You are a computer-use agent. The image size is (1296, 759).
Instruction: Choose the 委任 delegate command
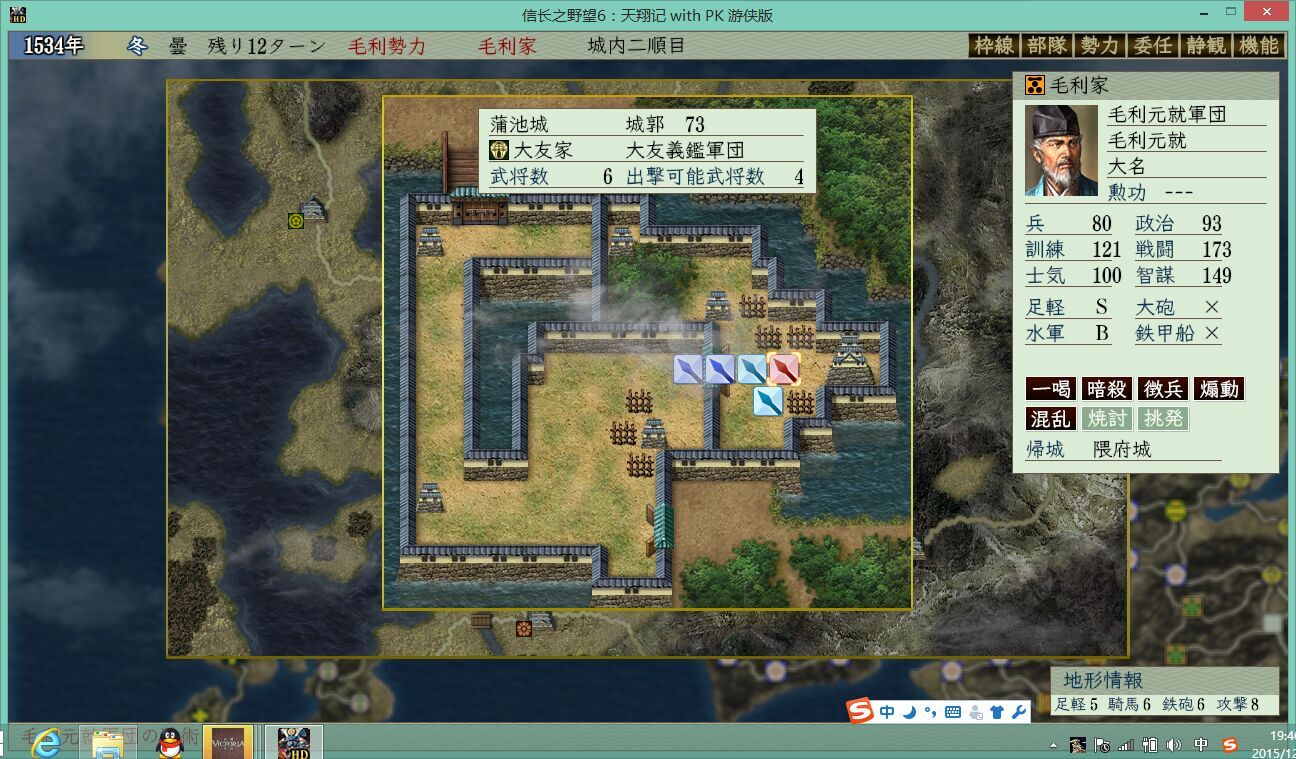click(x=1152, y=45)
